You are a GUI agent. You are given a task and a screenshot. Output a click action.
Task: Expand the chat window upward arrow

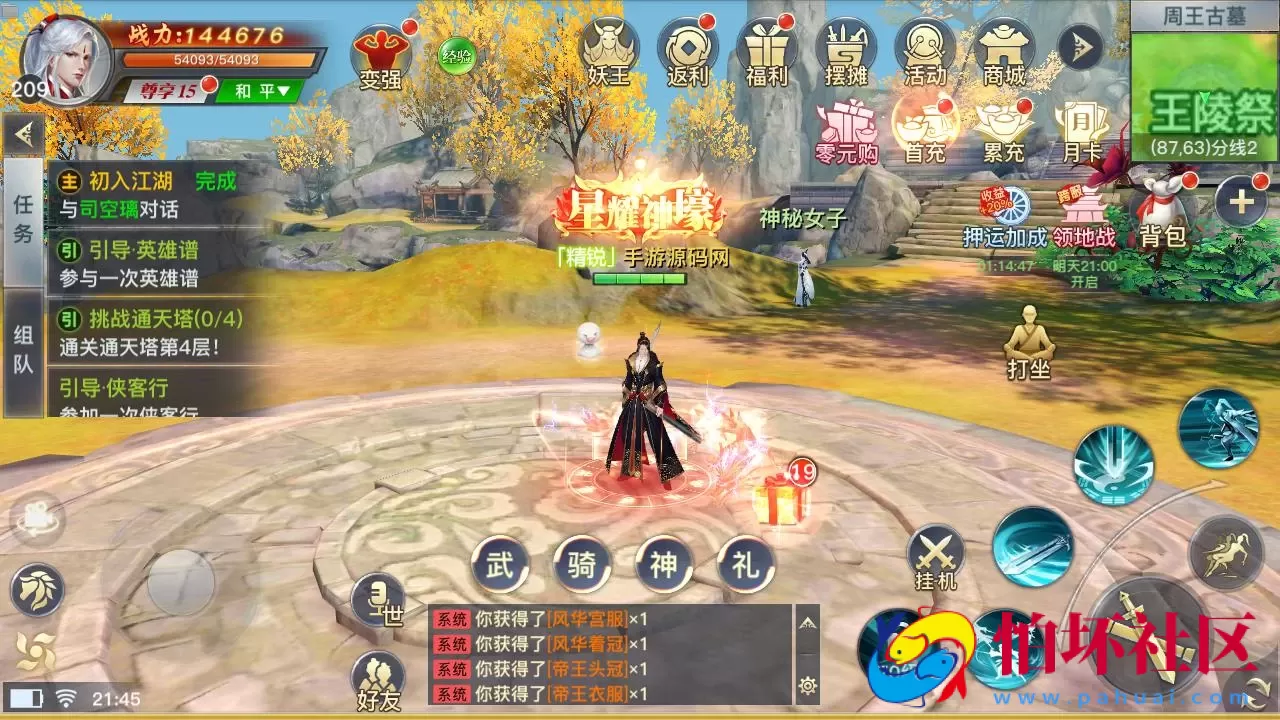(x=806, y=622)
